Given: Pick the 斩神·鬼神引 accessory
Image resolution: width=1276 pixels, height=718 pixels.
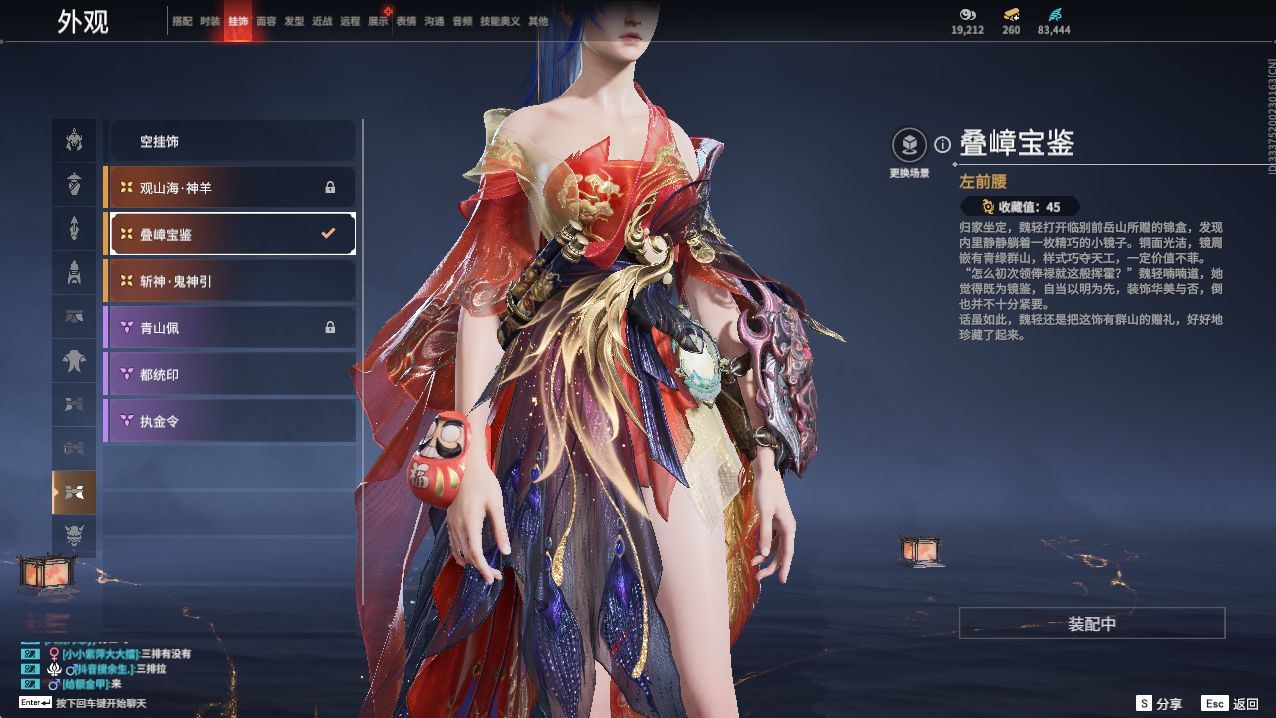Looking at the screenshot, I should coord(230,281).
